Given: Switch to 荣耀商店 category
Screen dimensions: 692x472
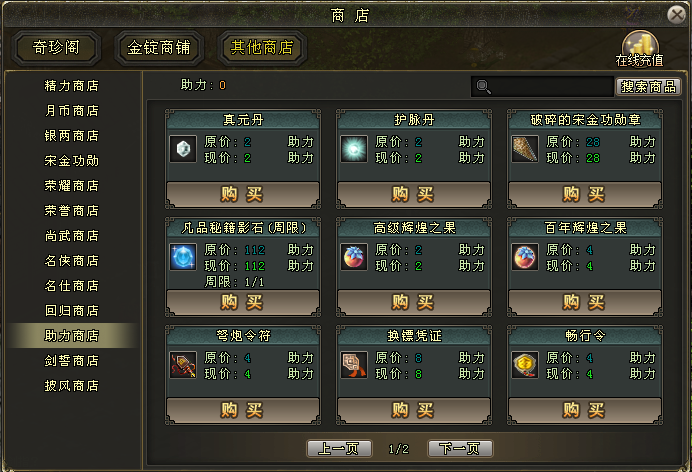Looking at the screenshot, I should (72, 185).
